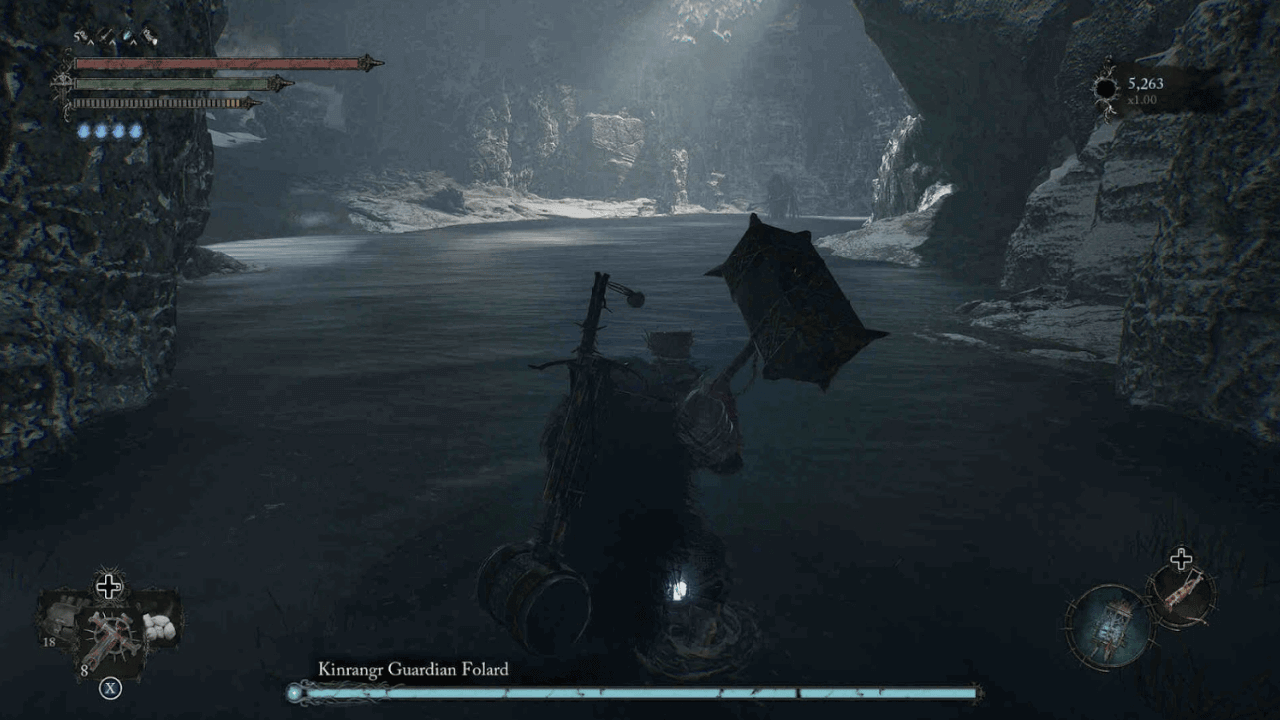This screenshot has width=1280, height=720.
Task: Toggle the plus icon above the crossbow slot
Action: pos(1181,558)
